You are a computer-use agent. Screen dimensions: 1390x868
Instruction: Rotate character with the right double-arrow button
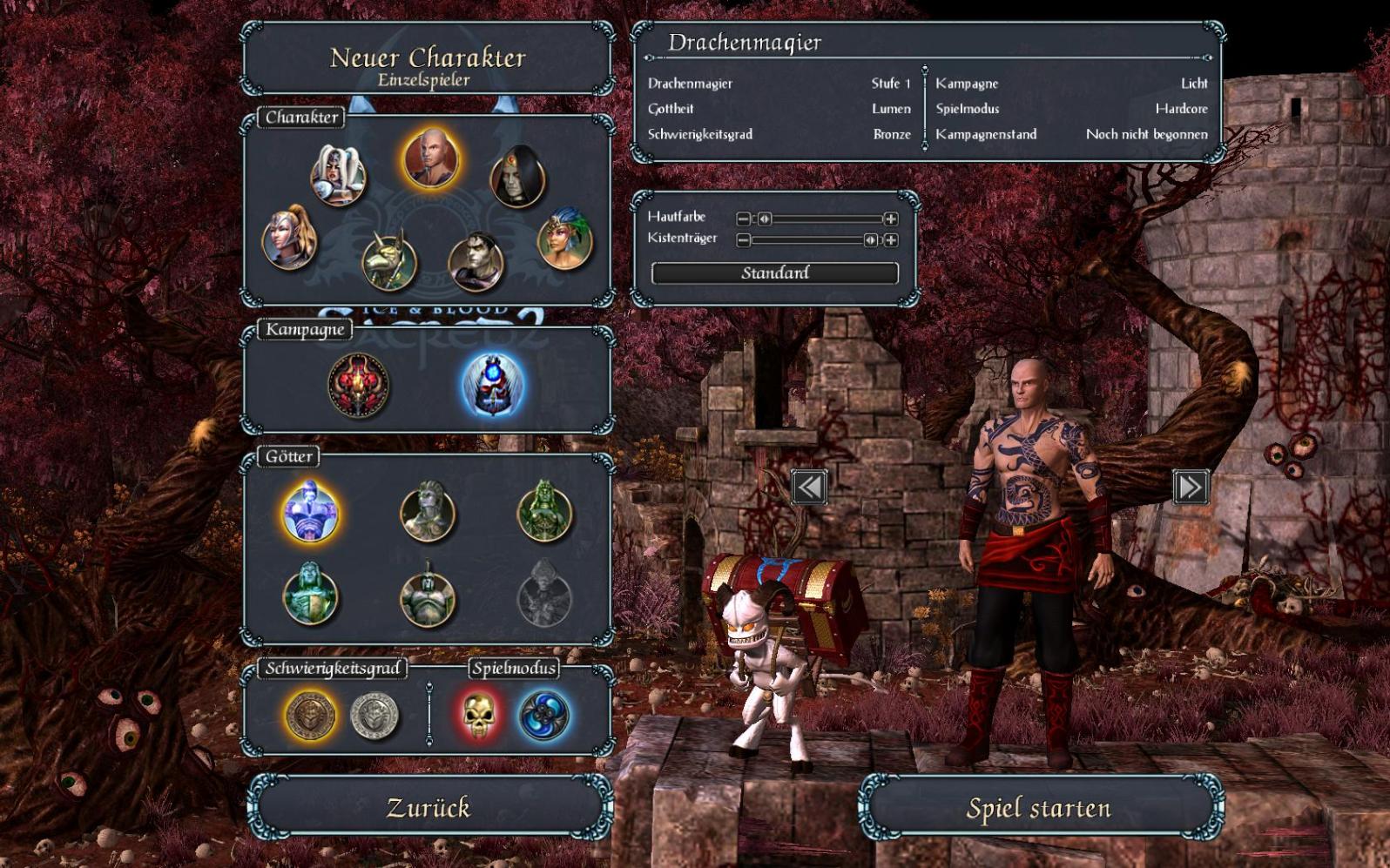click(x=1190, y=487)
